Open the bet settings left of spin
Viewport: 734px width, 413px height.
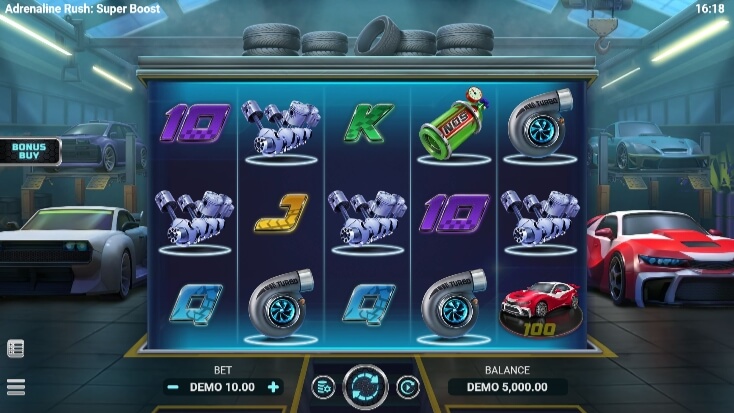click(323, 387)
